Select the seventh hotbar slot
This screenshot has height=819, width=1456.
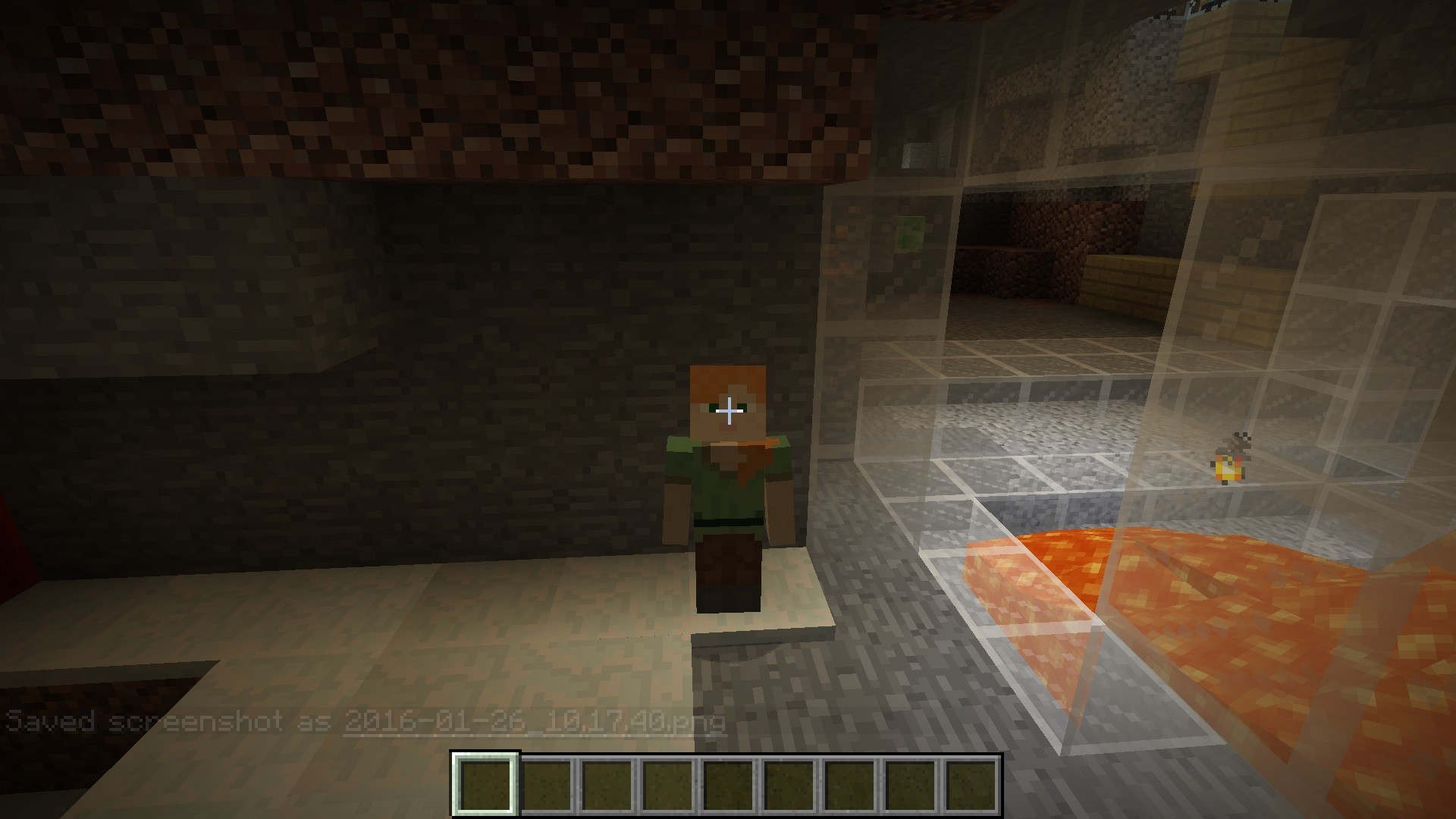pyautogui.click(x=855, y=789)
